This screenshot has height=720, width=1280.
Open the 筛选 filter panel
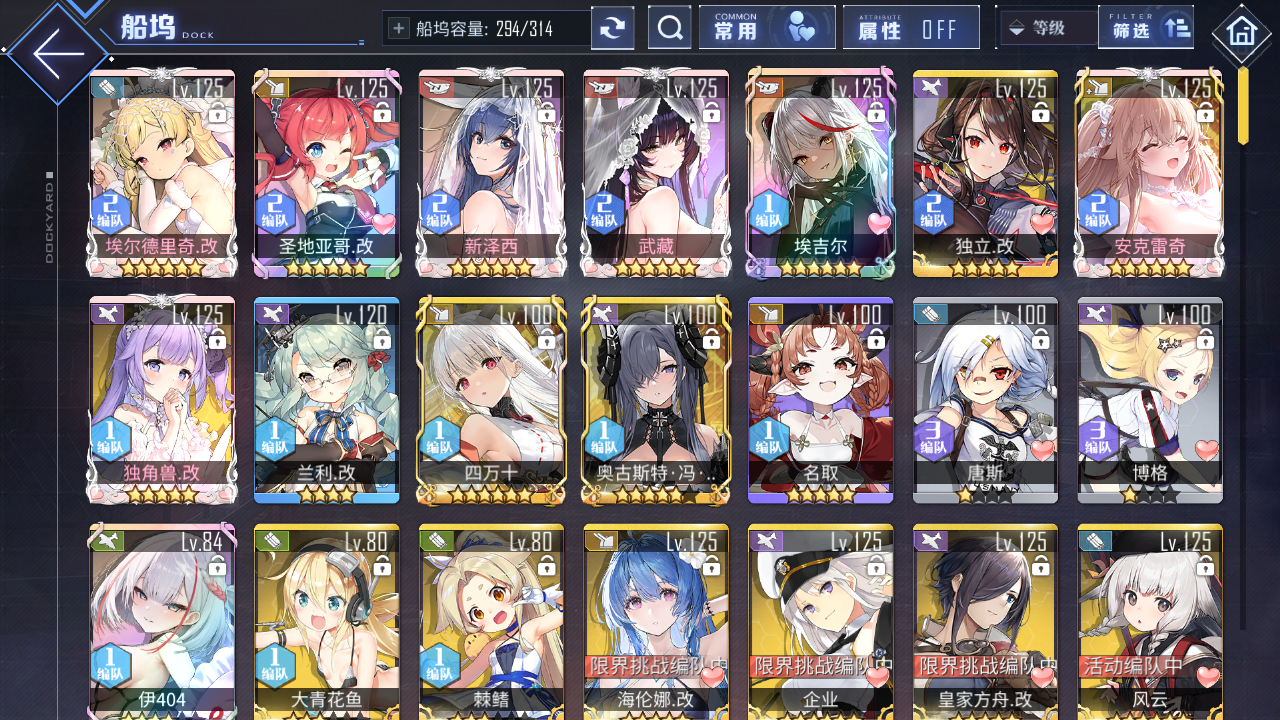tap(1146, 27)
